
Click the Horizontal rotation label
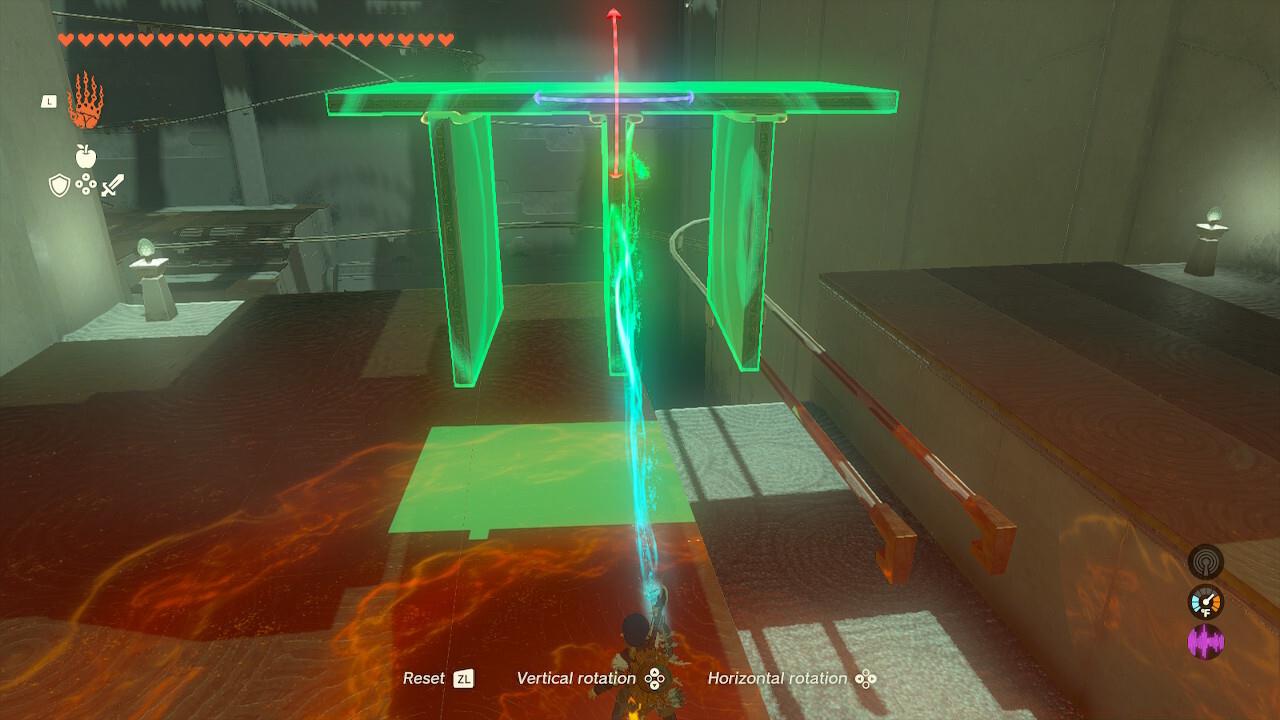(x=778, y=677)
